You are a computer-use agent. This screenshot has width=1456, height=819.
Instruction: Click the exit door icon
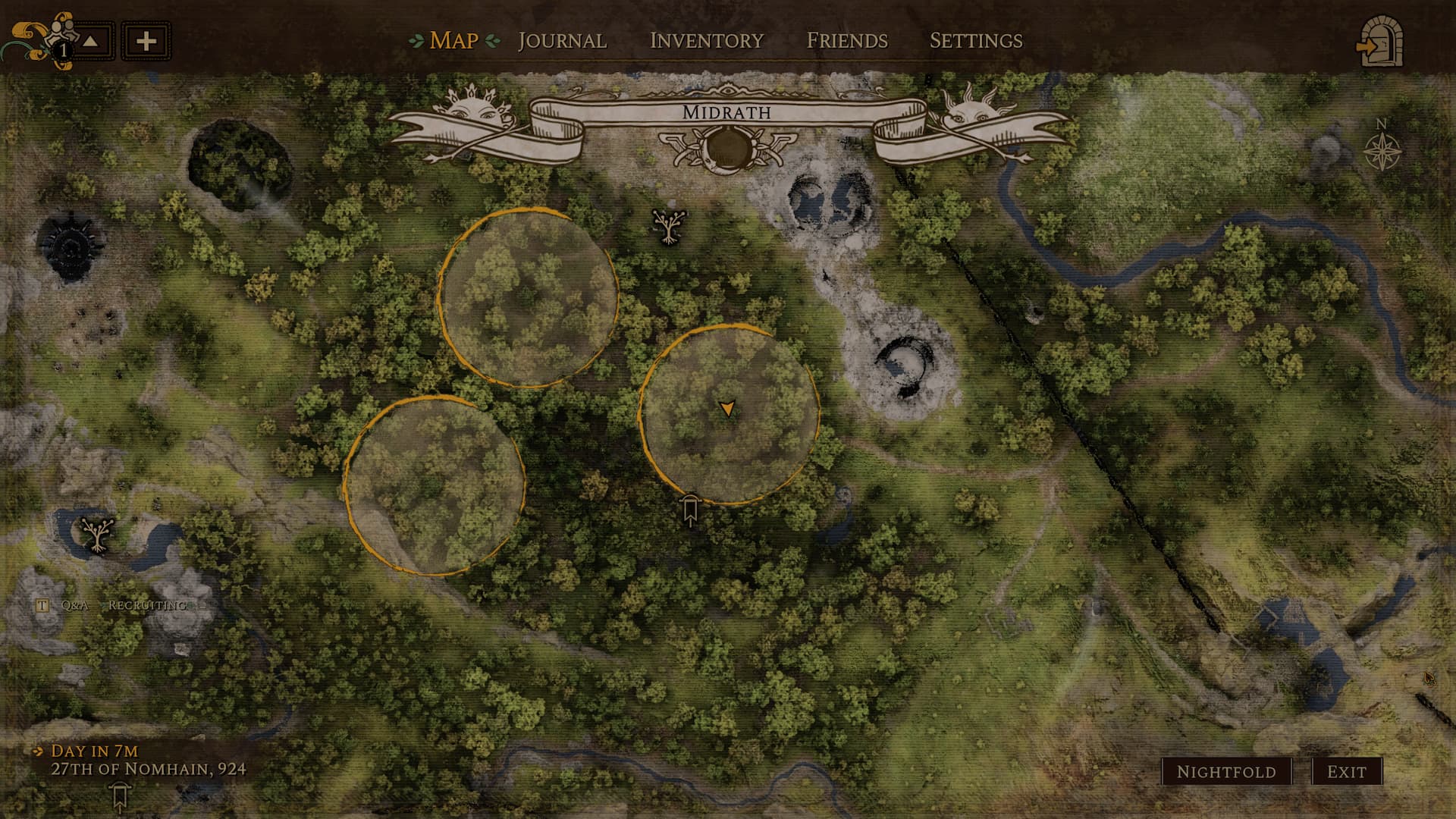(x=1379, y=43)
